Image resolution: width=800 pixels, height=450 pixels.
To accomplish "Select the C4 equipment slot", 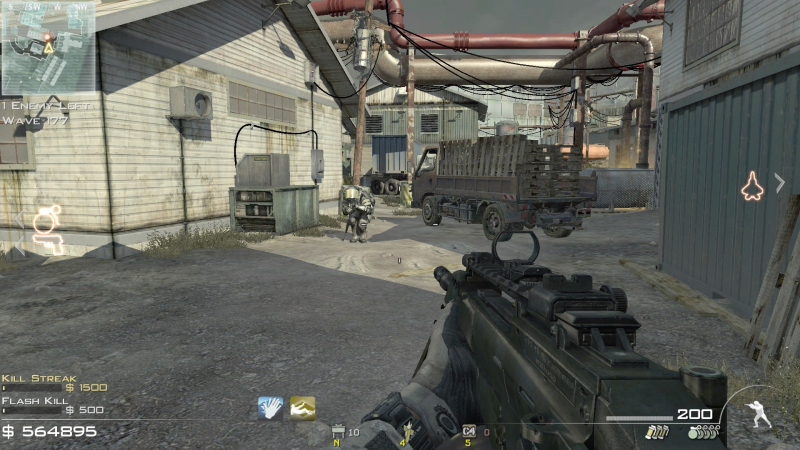I will [469, 432].
